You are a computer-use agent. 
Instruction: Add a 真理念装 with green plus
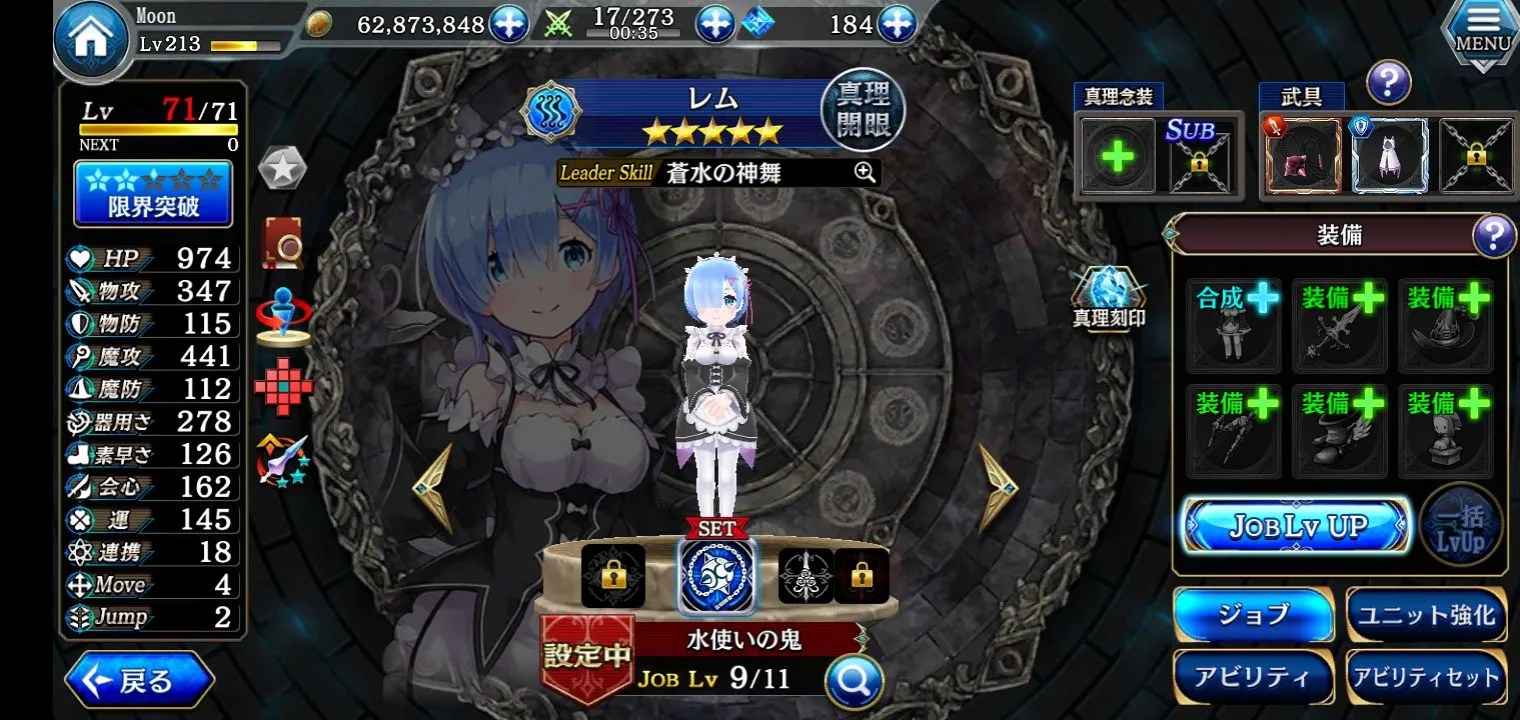pyautogui.click(x=1118, y=156)
